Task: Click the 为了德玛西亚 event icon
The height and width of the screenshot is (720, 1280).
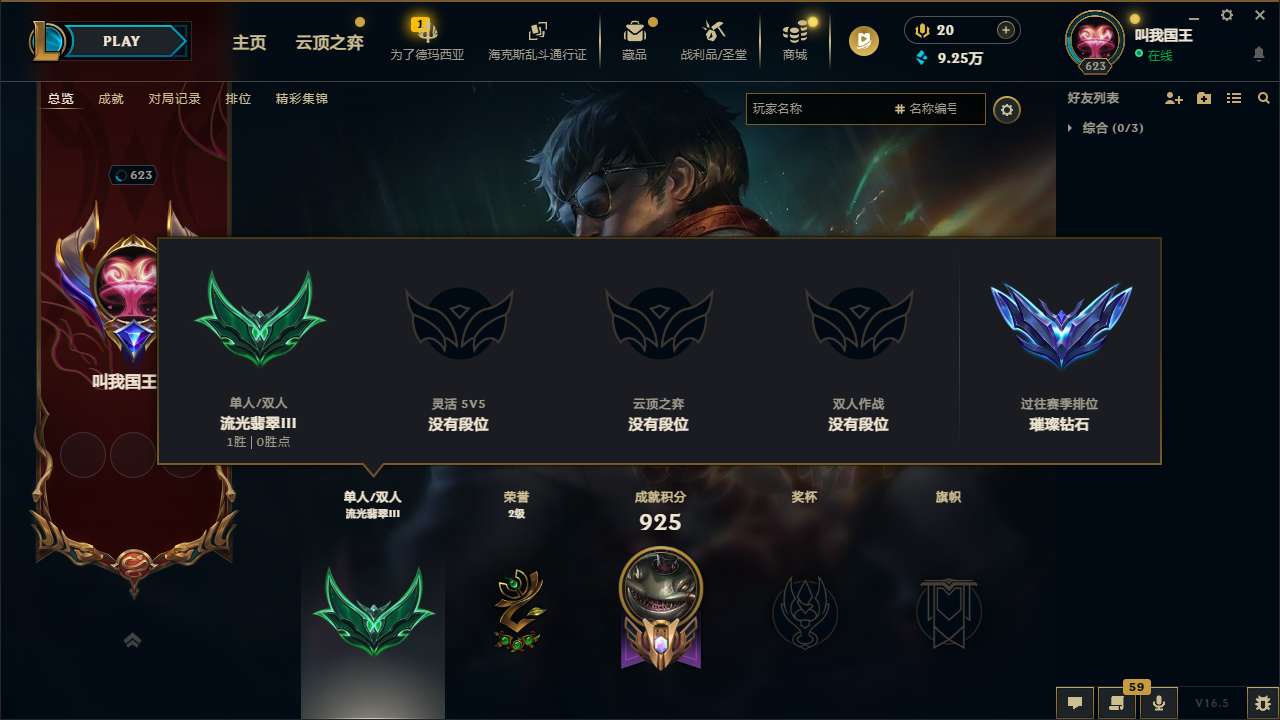Action: 427,41
